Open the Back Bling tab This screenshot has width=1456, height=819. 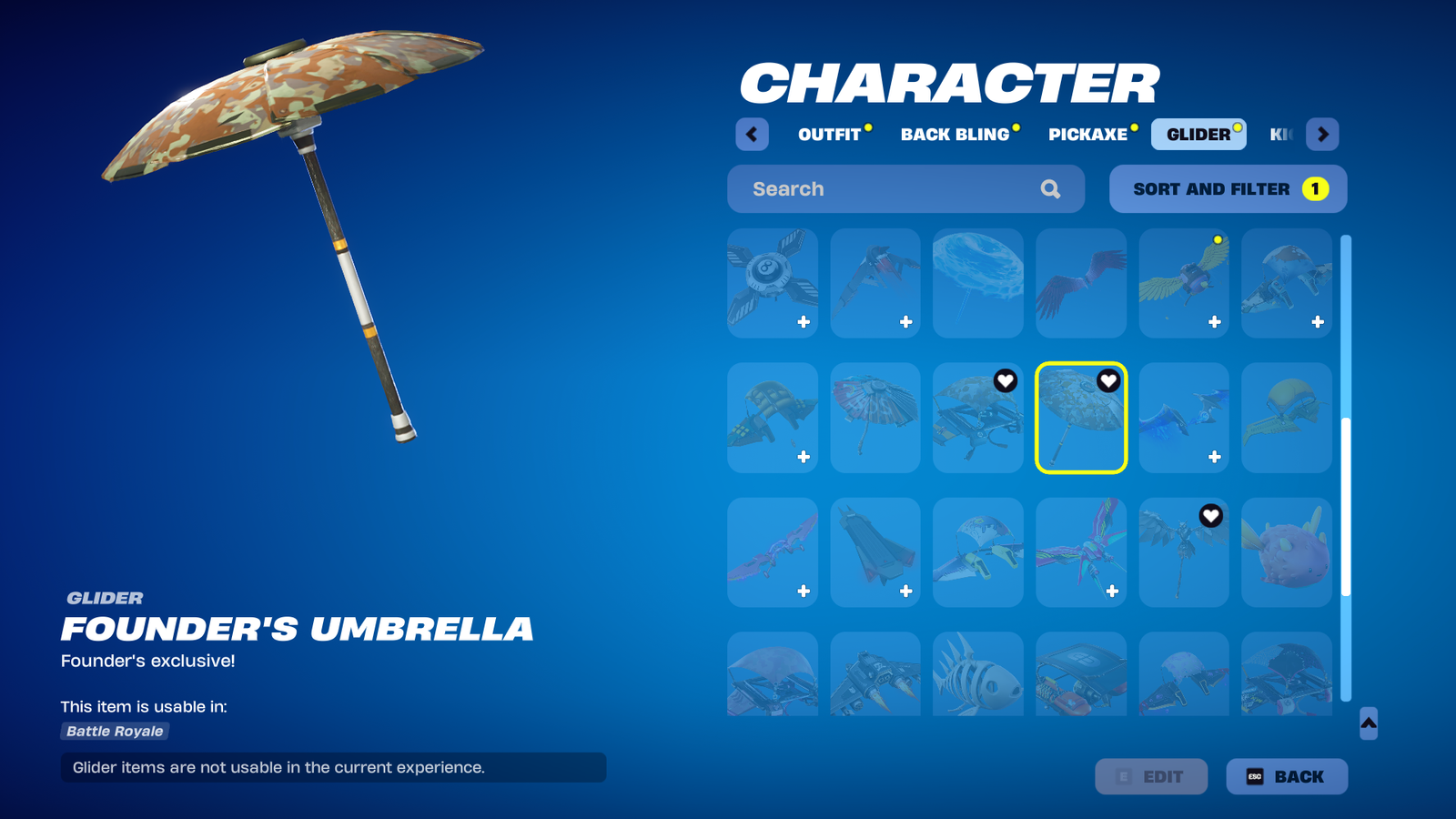[x=955, y=135]
